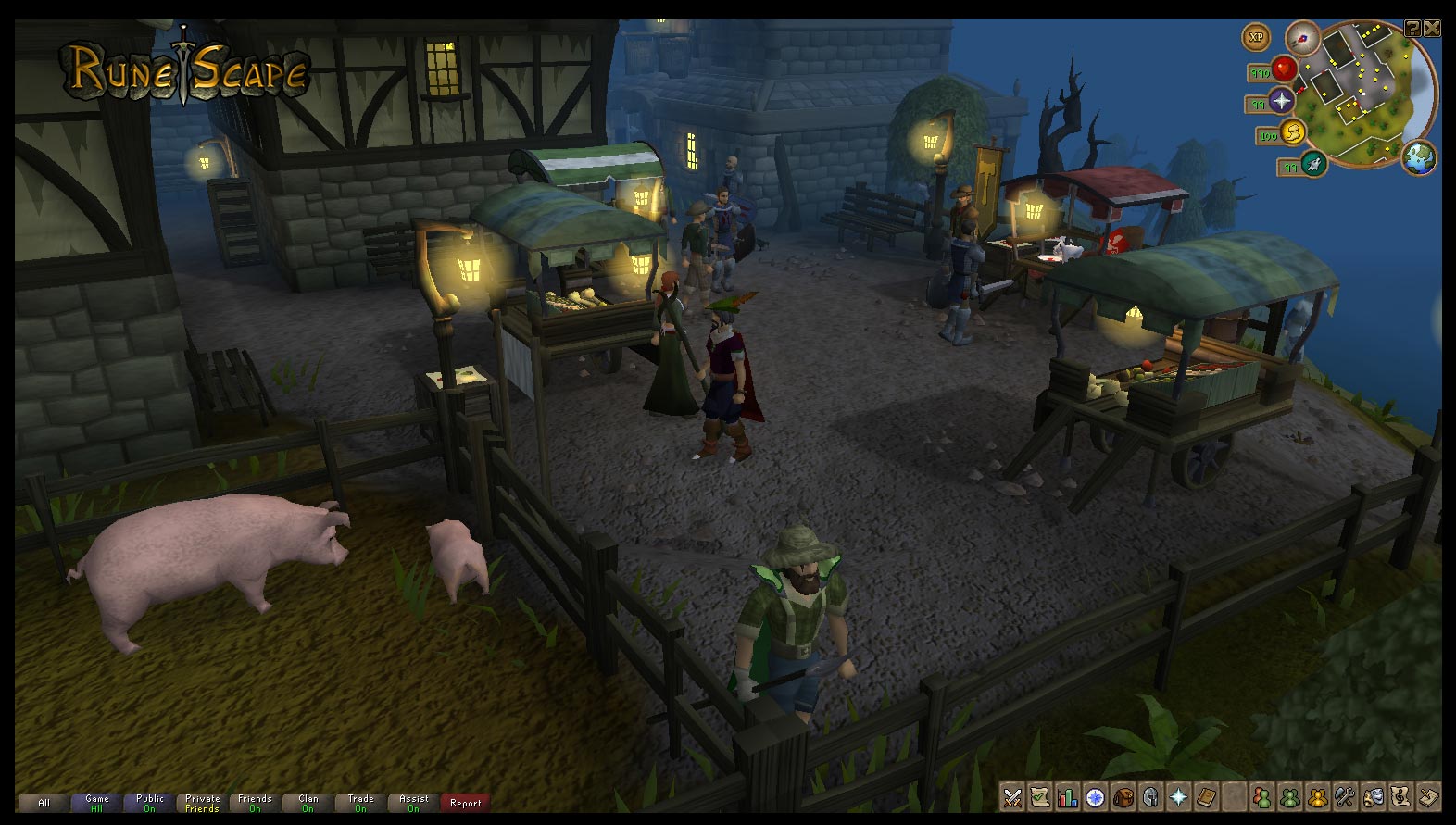The width and height of the screenshot is (1456, 825).
Task: Open the notepad and pencil notes tab
Action: 1428,797
